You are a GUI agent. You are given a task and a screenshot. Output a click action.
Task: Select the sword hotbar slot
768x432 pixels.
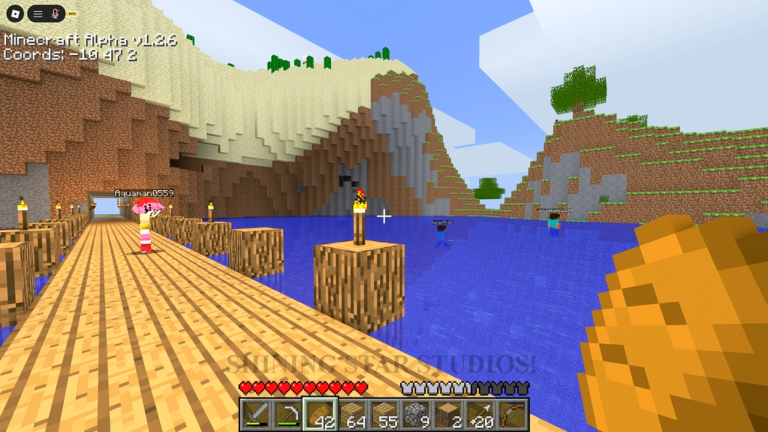point(255,415)
